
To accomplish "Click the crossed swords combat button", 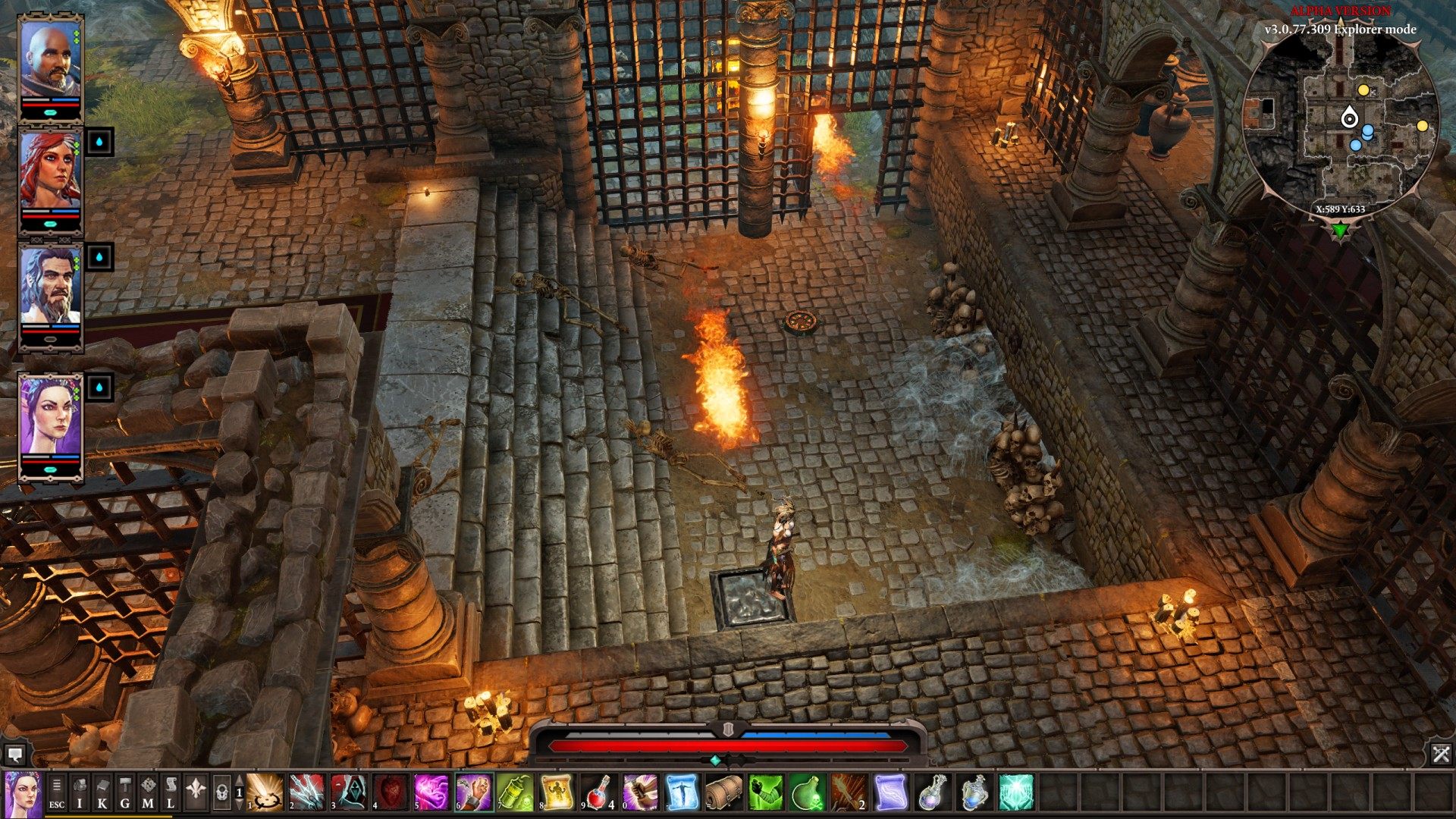I will point(1441,754).
